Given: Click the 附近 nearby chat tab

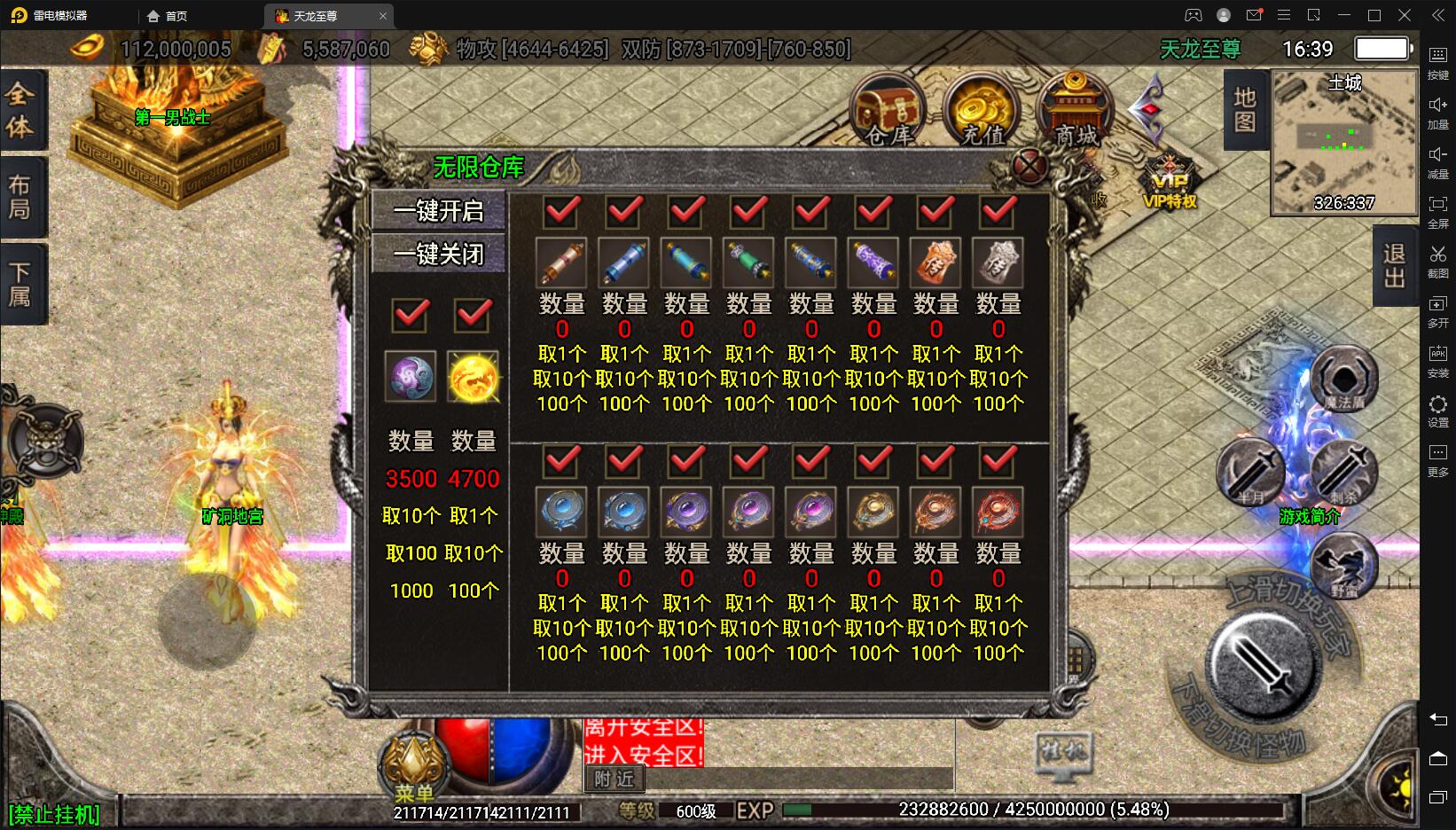Looking at the screenshot, I should 614,779.
